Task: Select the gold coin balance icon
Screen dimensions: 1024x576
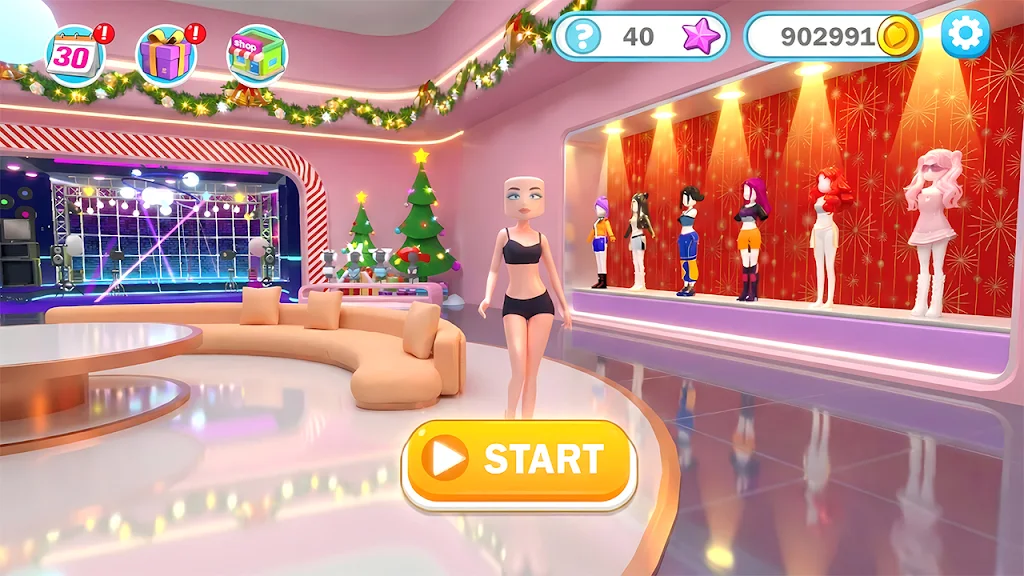Action: coord(897,37)
